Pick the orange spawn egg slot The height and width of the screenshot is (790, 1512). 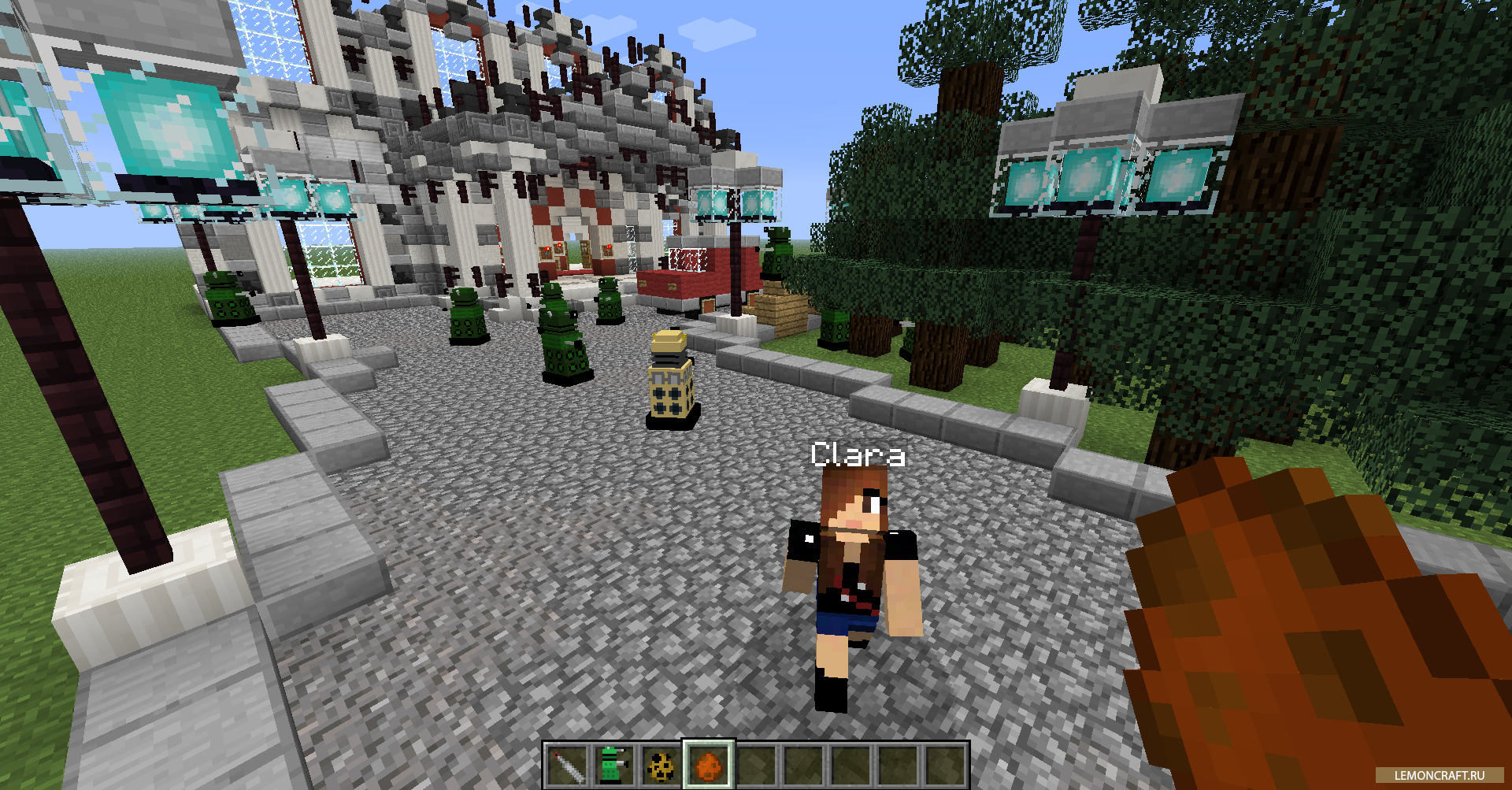tap(708, 765)
